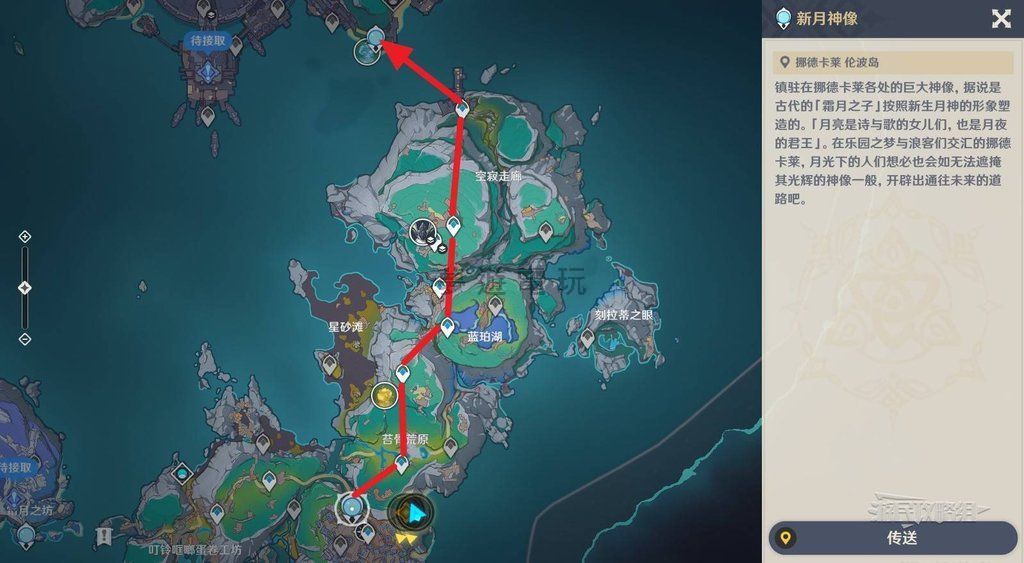Zoom out with the map minus button
The image size is (1024, 563).
pyautogui.click(x=25, y=340)
